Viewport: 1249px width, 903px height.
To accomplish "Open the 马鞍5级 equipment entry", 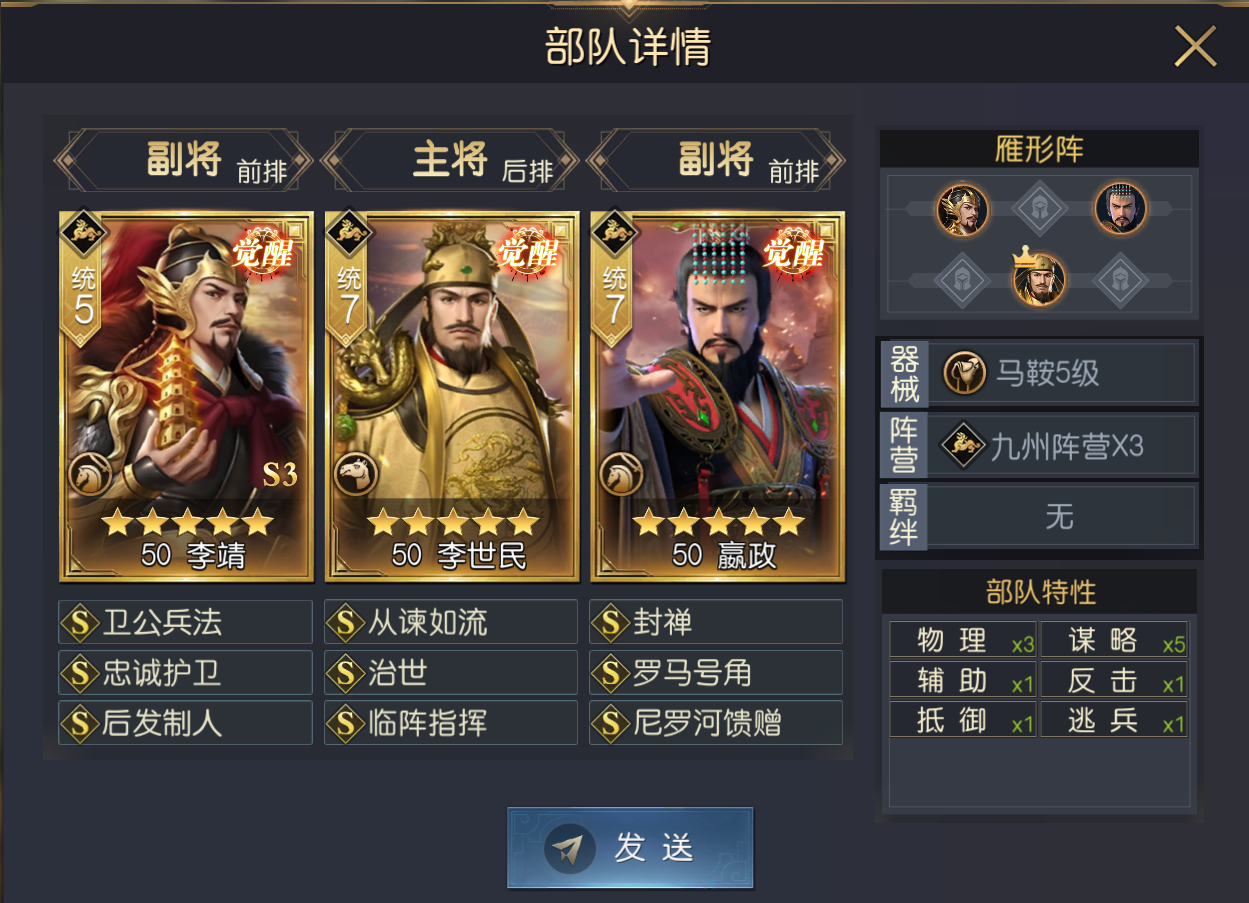I will pyautogui.click(x=1062, y=374).
